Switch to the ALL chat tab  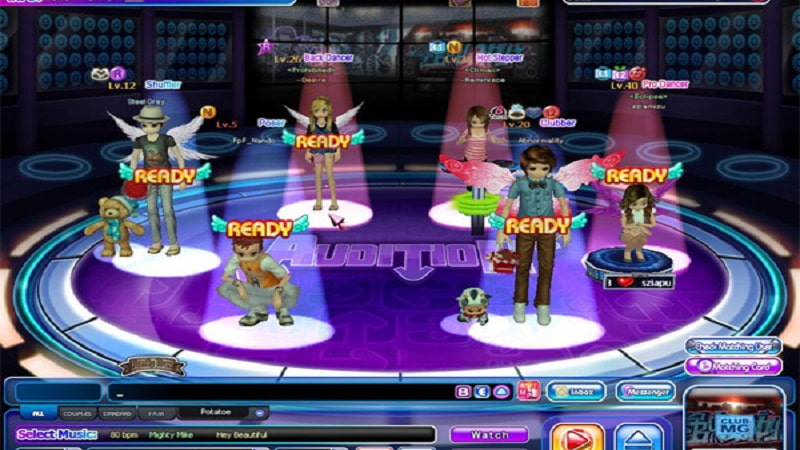(38, 412)
